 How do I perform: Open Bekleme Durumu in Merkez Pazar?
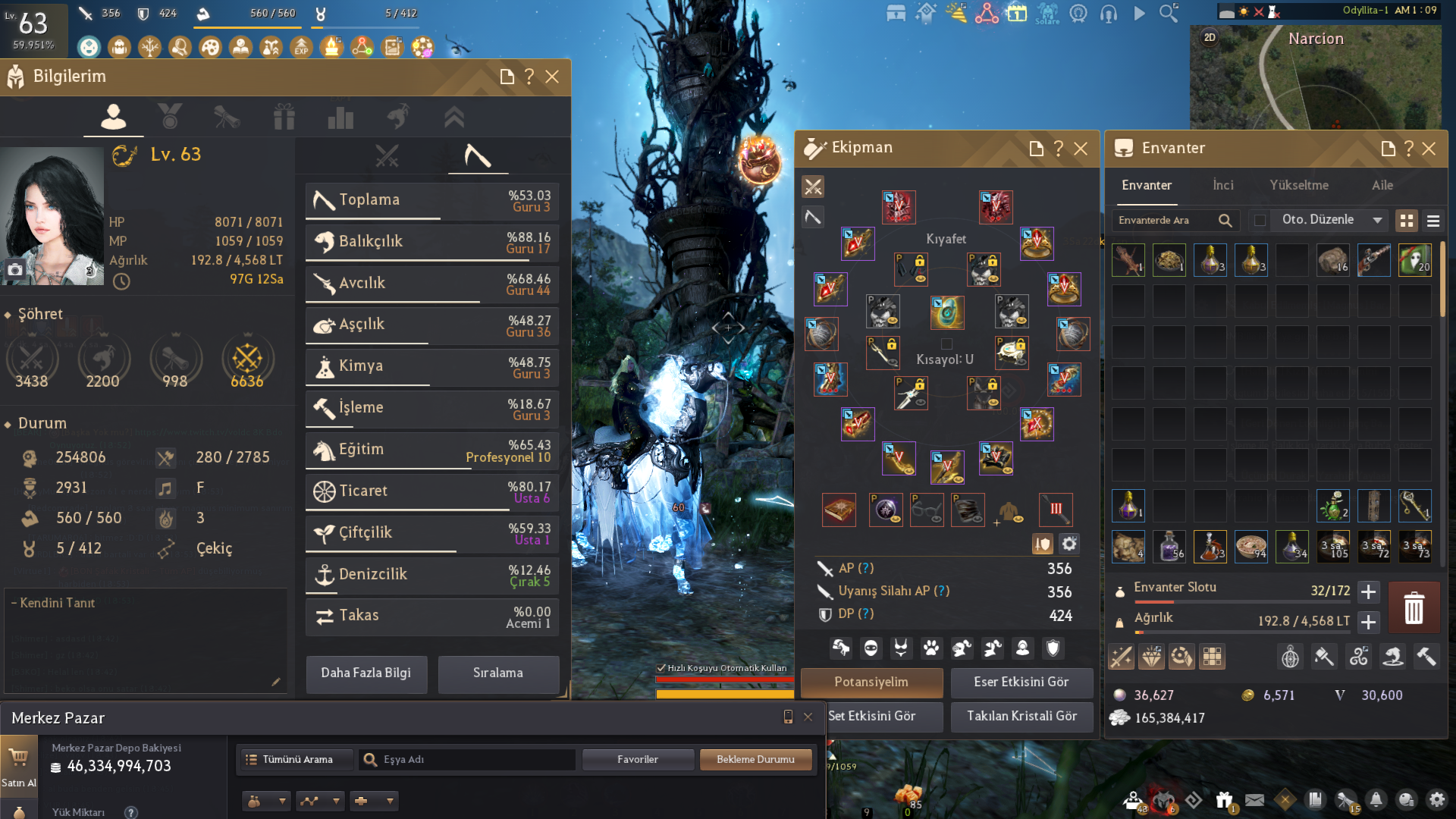click(x=755, y=760)
